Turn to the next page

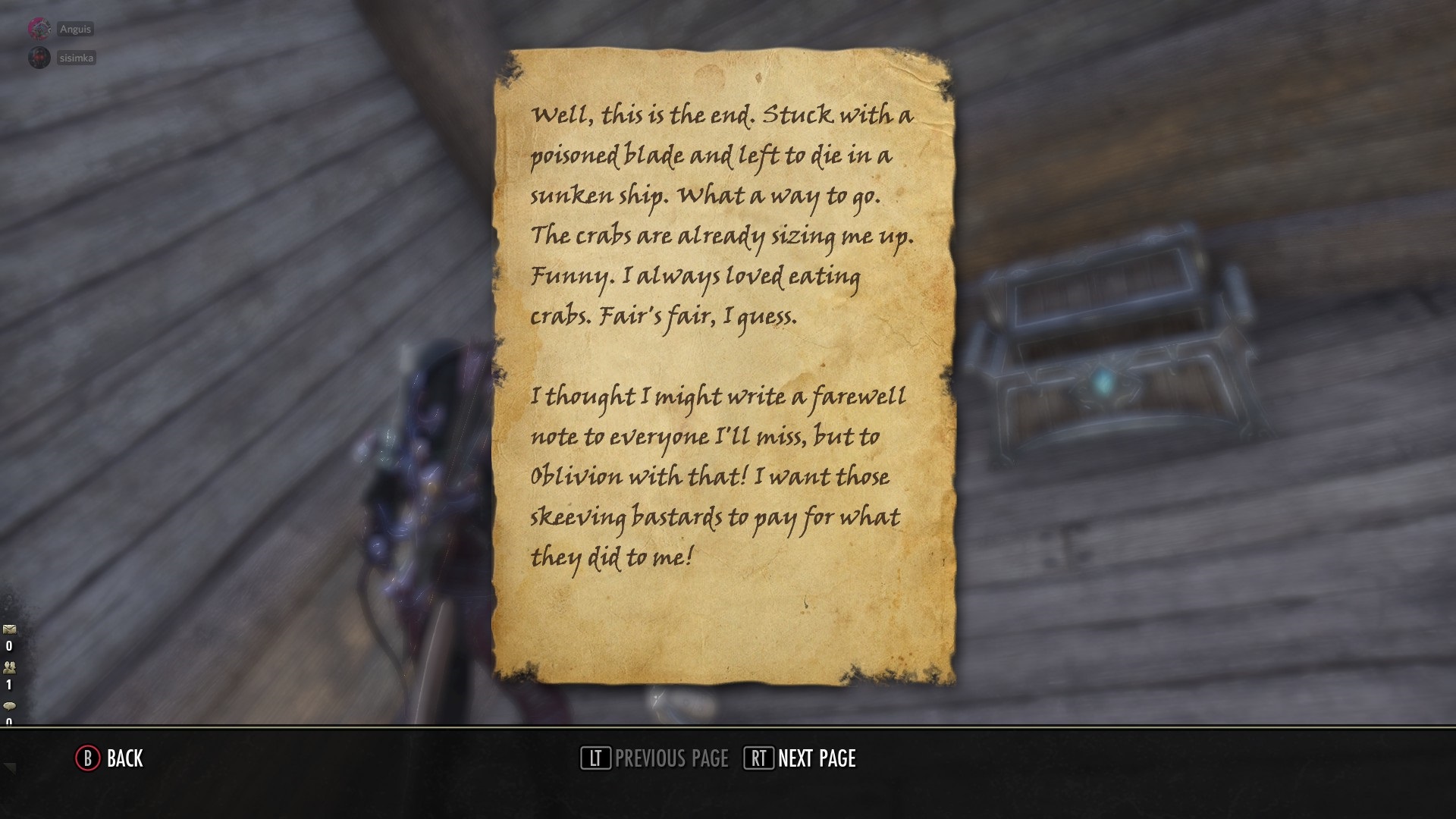[800, 758]
